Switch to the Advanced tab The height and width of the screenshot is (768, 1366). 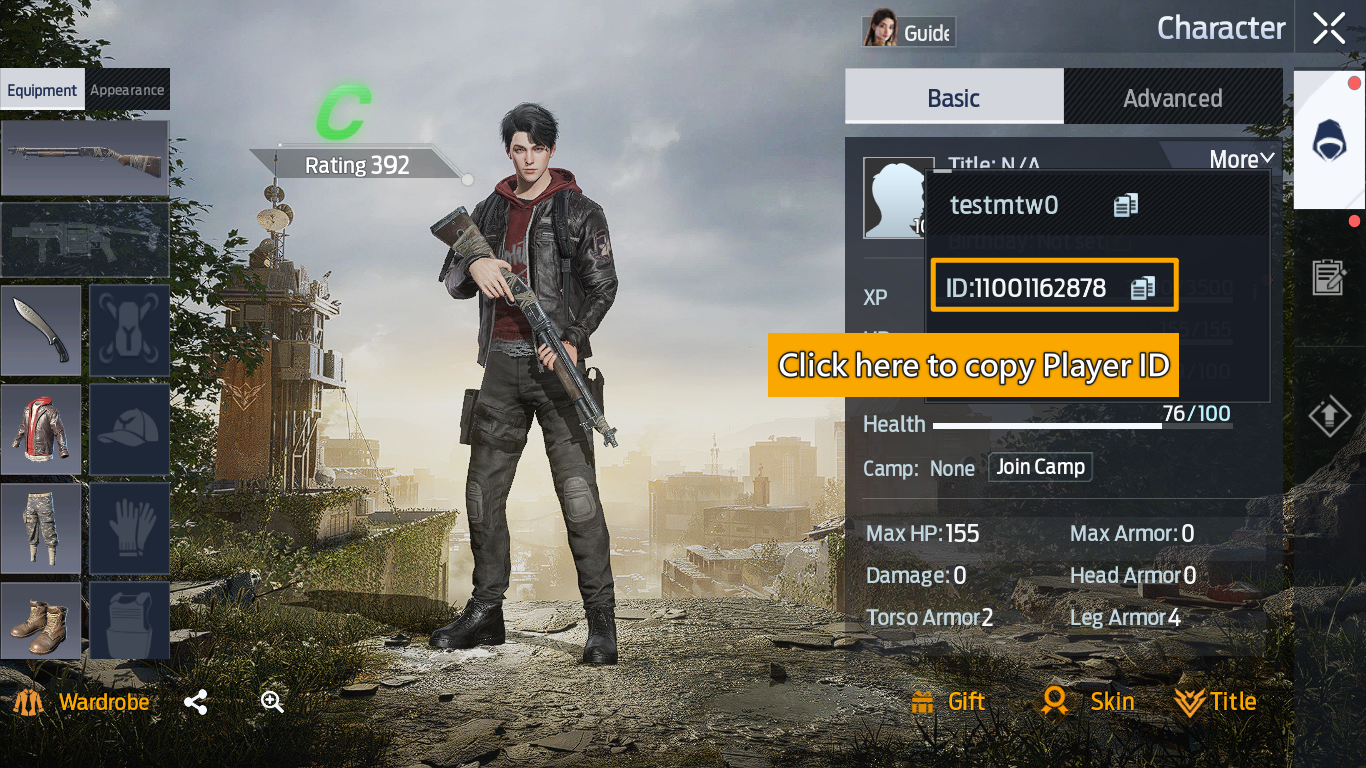click(1173, 97)
